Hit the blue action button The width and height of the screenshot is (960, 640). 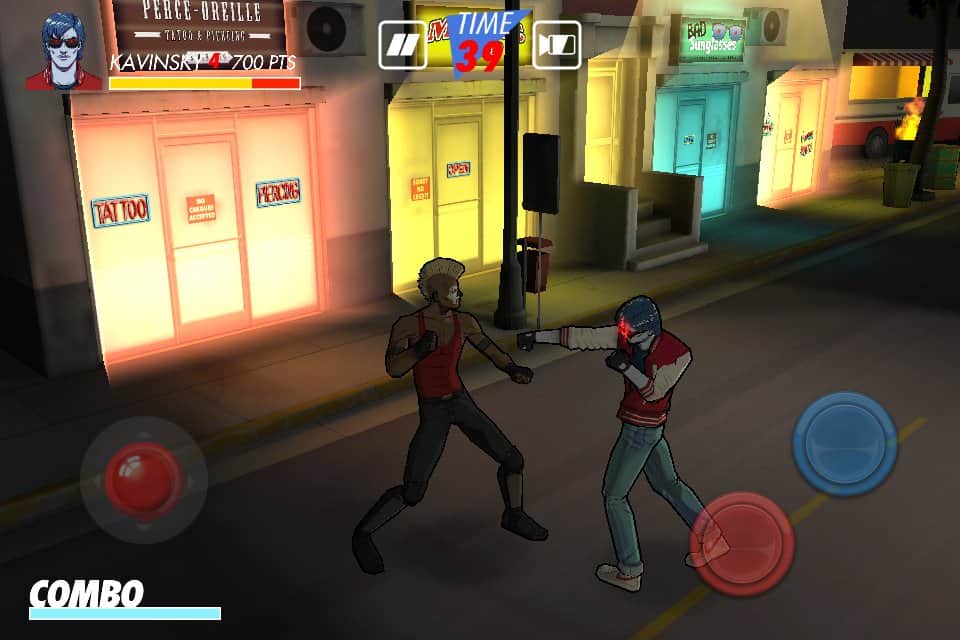pos(844,443)
